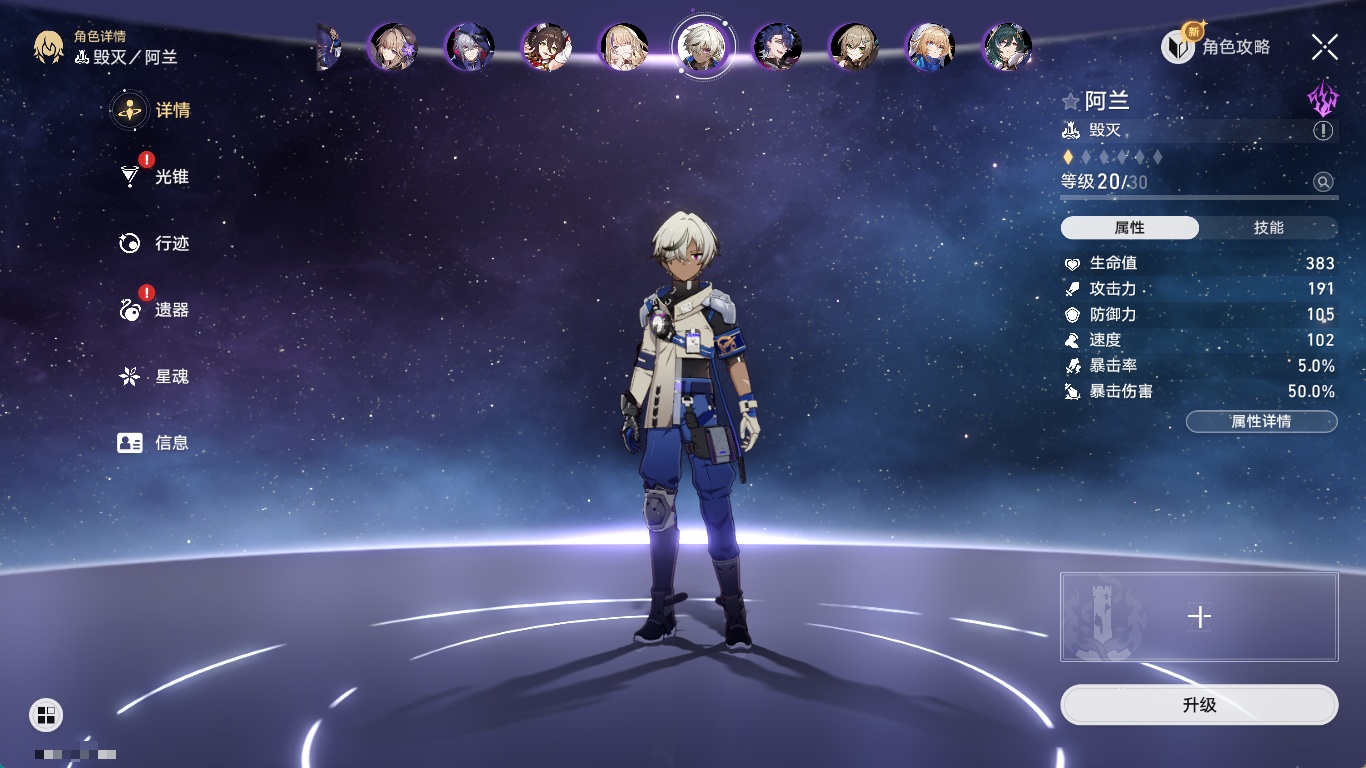The image size is (1366, 768).
Task: Choose the green-haired character portrait
Action: pos(1007,46)
